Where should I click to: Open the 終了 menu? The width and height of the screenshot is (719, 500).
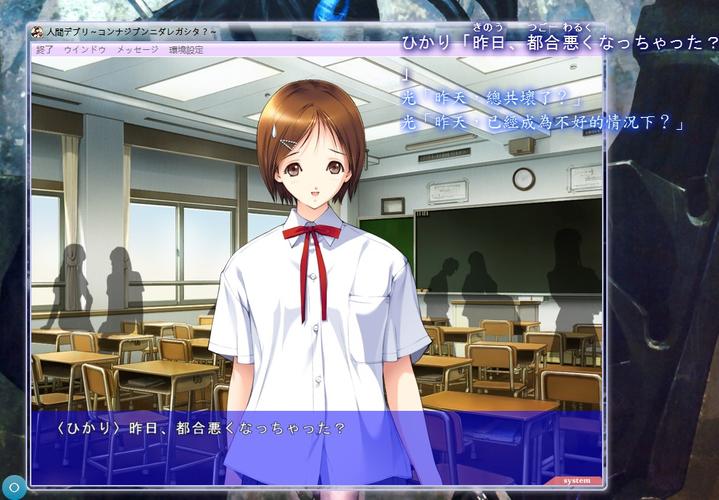pyautogui.click(x=45, y=49)
